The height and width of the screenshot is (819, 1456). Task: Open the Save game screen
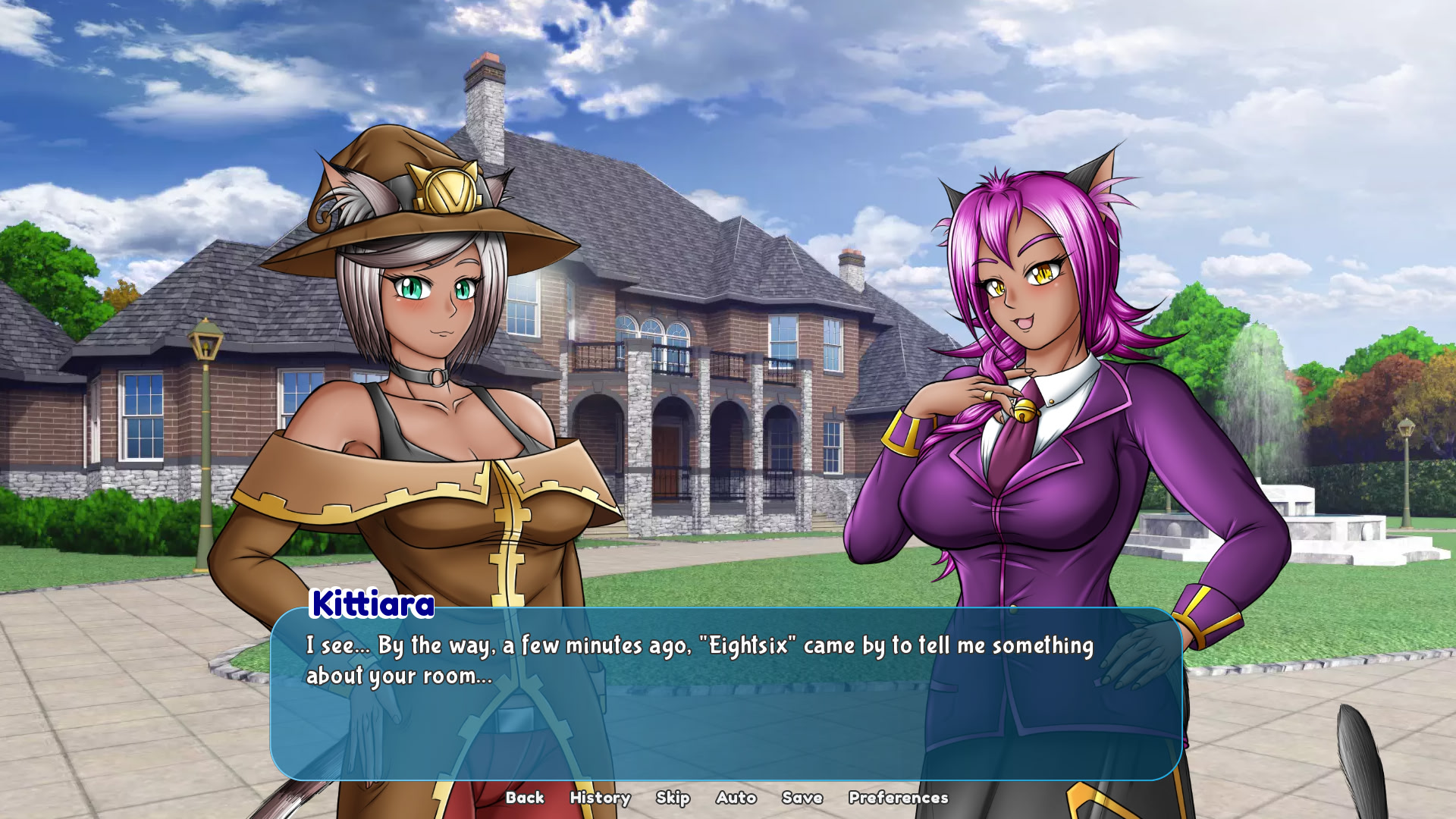point(802,798)
